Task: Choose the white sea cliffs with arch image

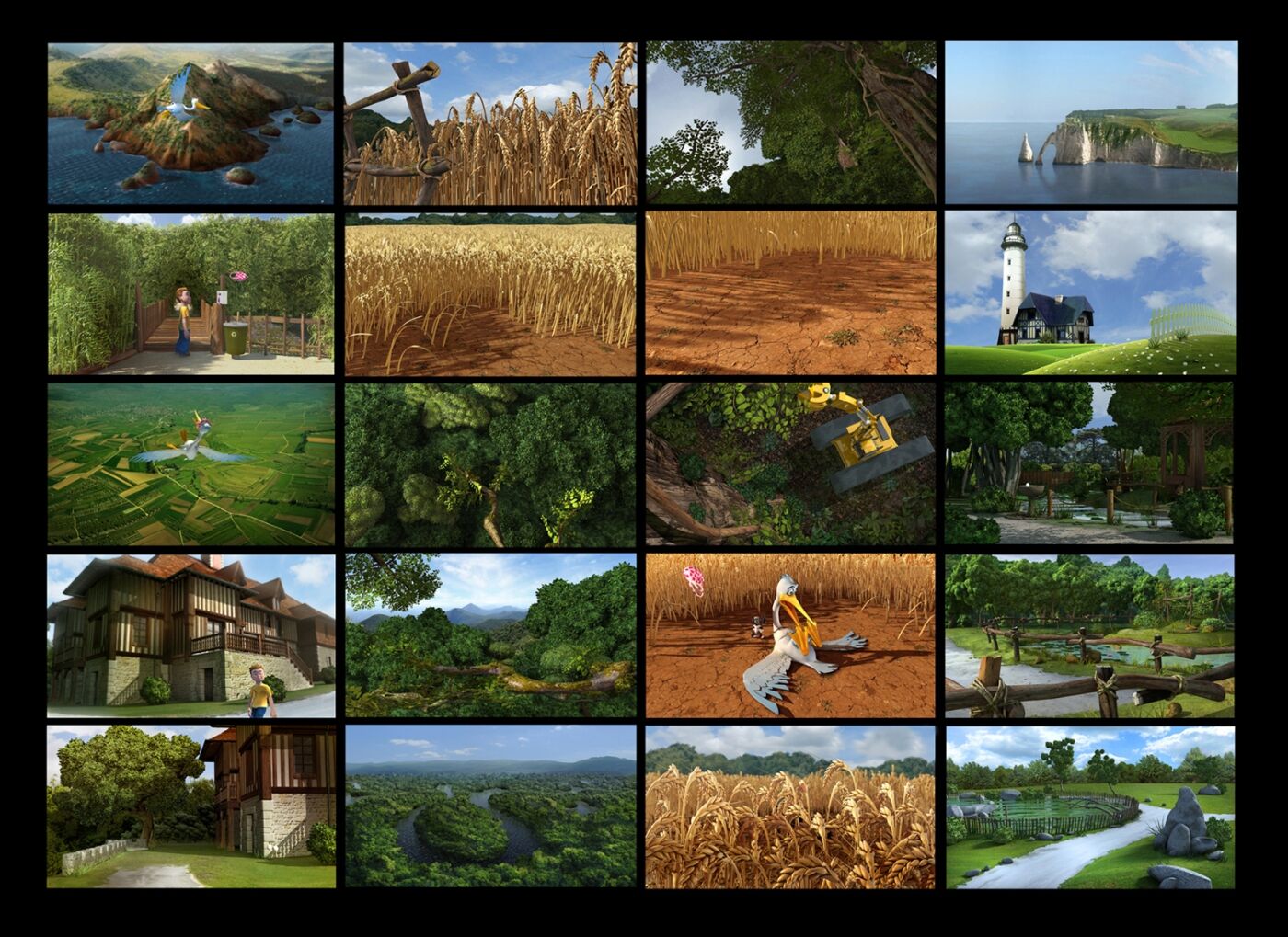Action: pyautogui.click(x=1091, y=123)
